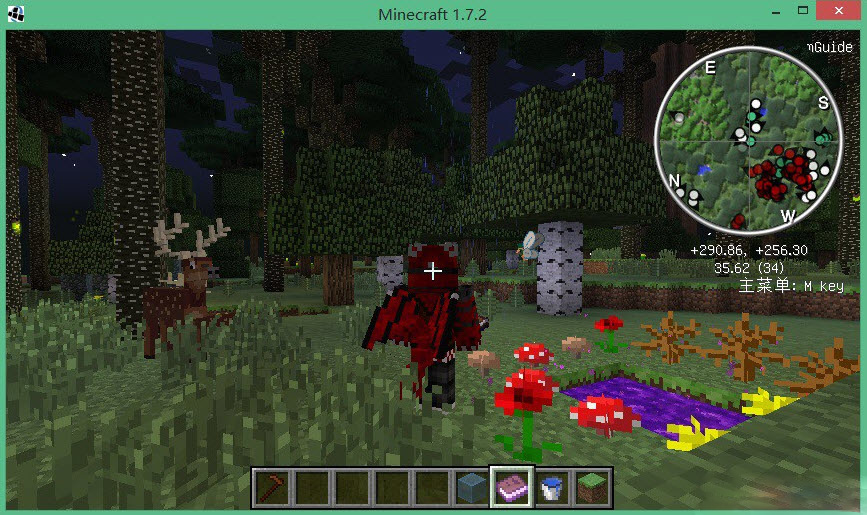Select the light blue glass block slot
Image resolution: width=867 pixels, height=515 pixels.
point(470,488)
